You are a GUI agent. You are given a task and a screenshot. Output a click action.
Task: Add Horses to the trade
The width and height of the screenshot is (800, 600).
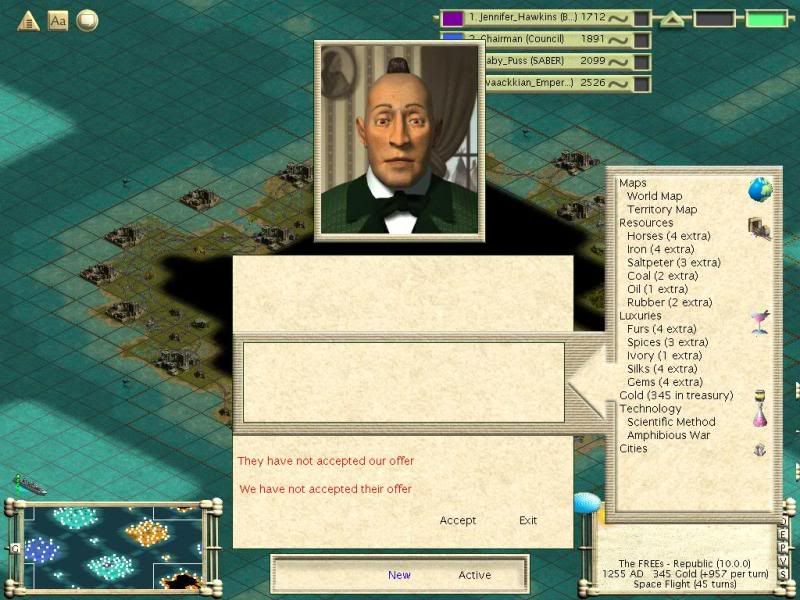(668, 236)
